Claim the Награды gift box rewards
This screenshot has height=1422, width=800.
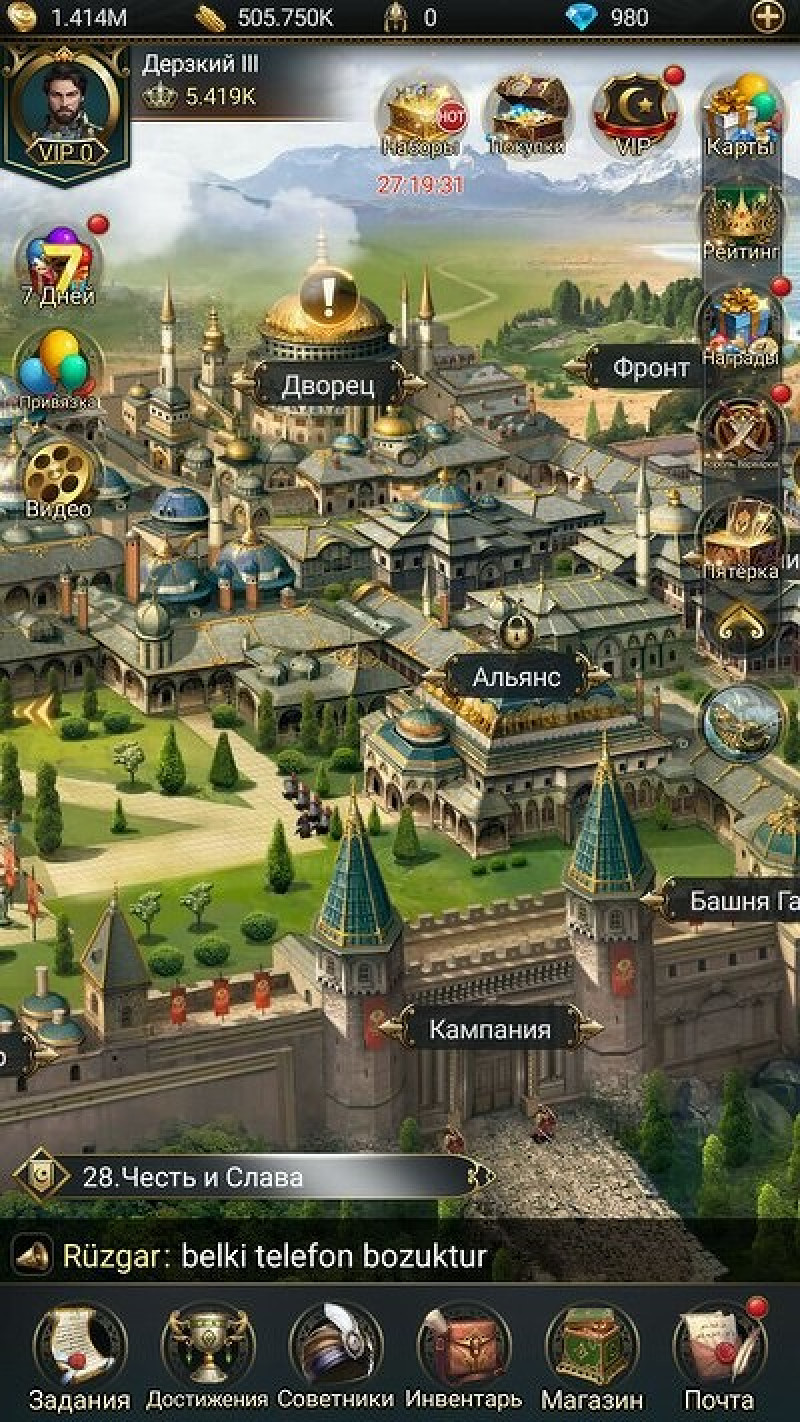(x=741, y=327)
